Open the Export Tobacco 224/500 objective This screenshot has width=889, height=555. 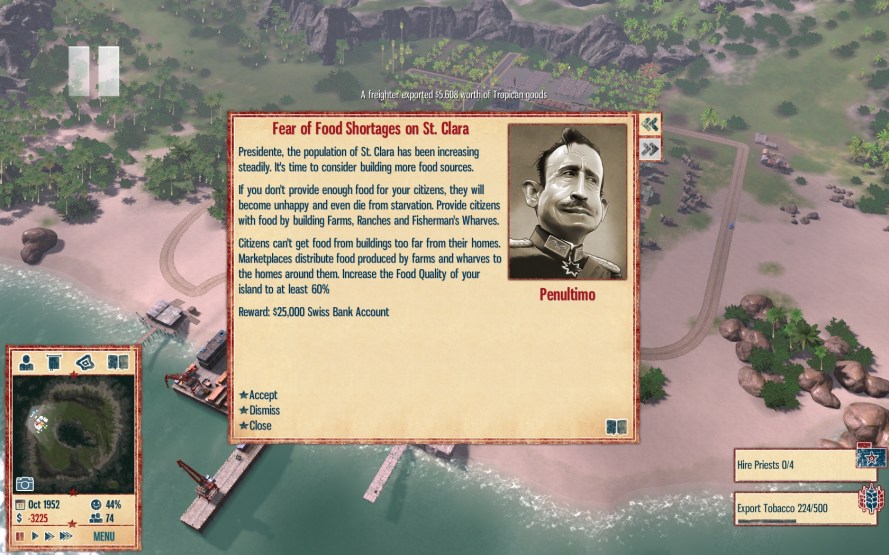click(797, 505)
